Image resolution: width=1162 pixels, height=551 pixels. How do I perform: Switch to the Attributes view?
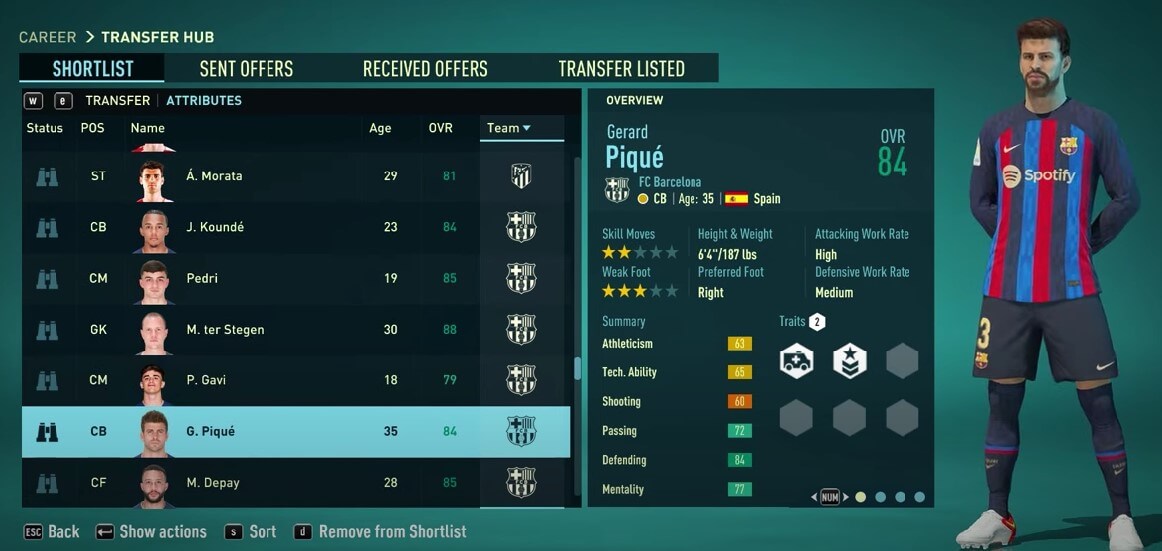(x=204, y=100)
